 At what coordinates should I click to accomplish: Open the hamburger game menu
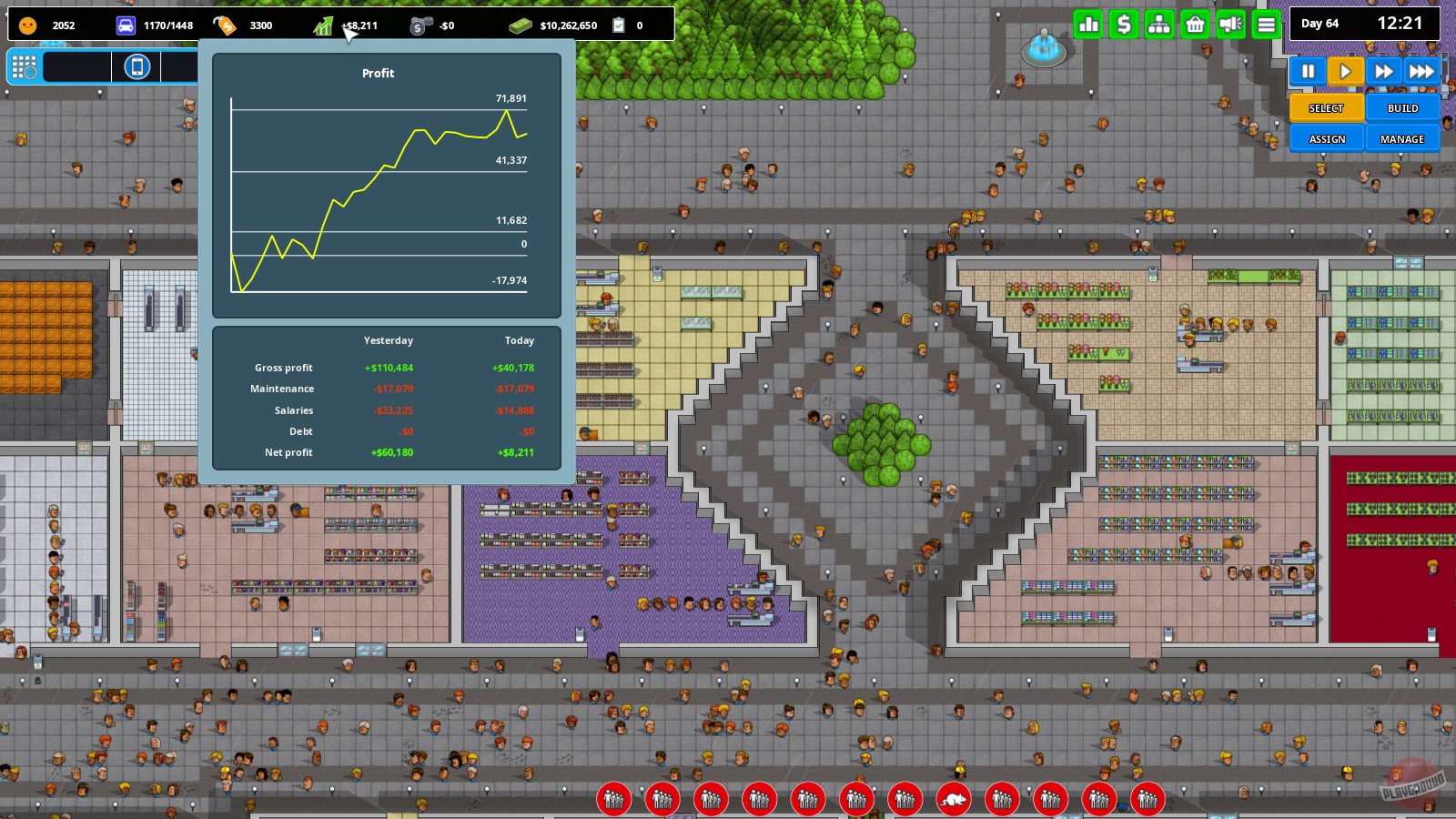(1265, 25)
